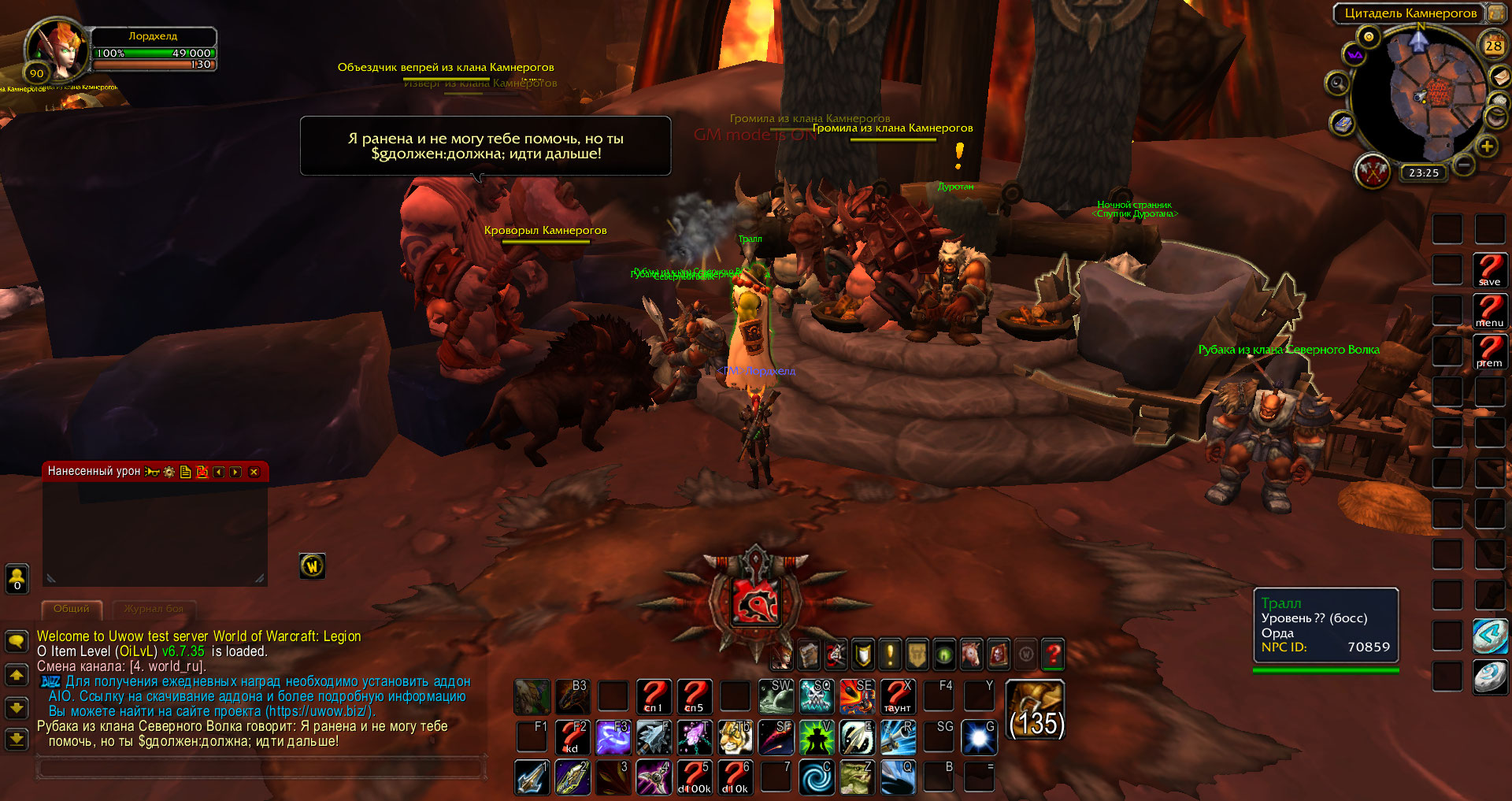Trigger the d100k macro slot
Image resolution: width=1512 pixels, height=801 pixels.
[x=694, y=777]
